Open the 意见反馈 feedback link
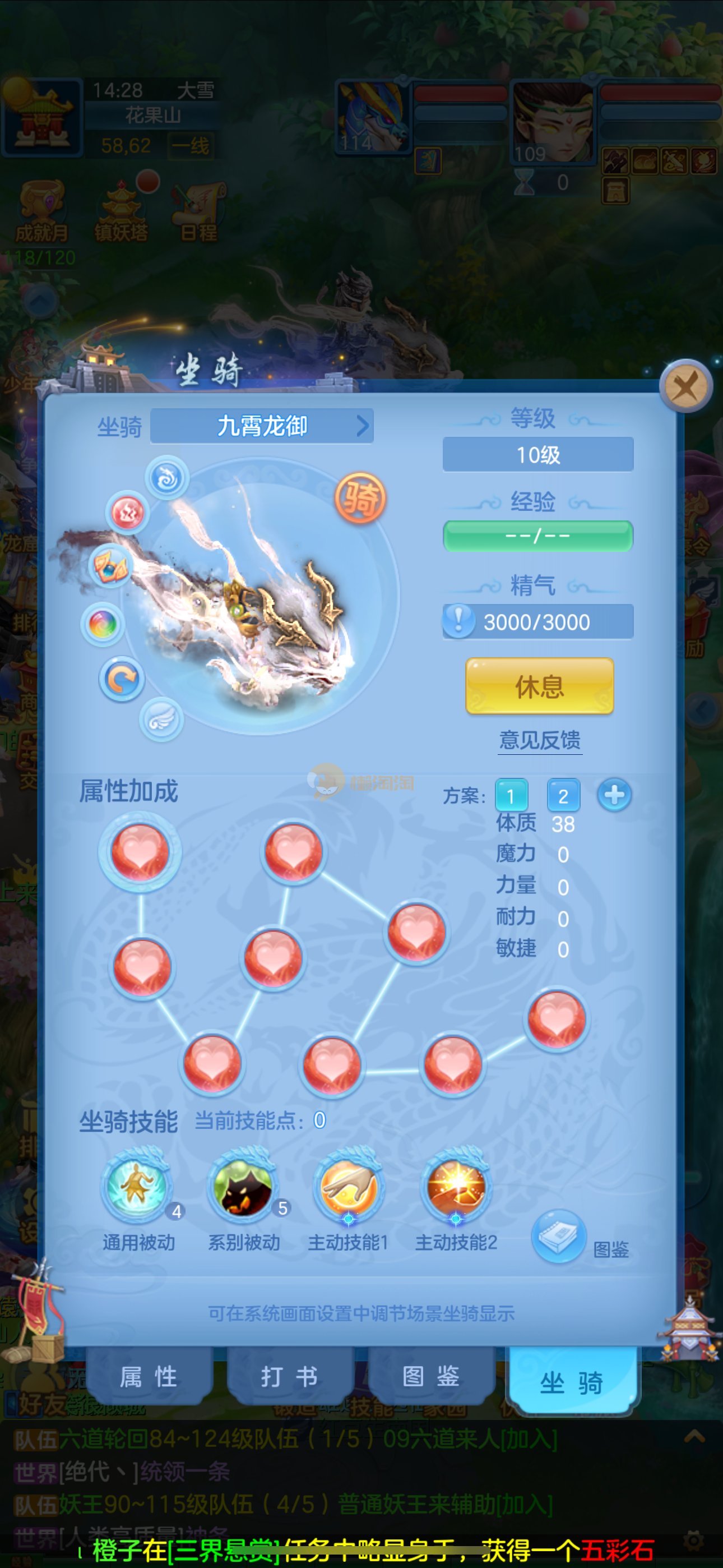This screenshot has height=1568, width=723. [x=539, y=740]
